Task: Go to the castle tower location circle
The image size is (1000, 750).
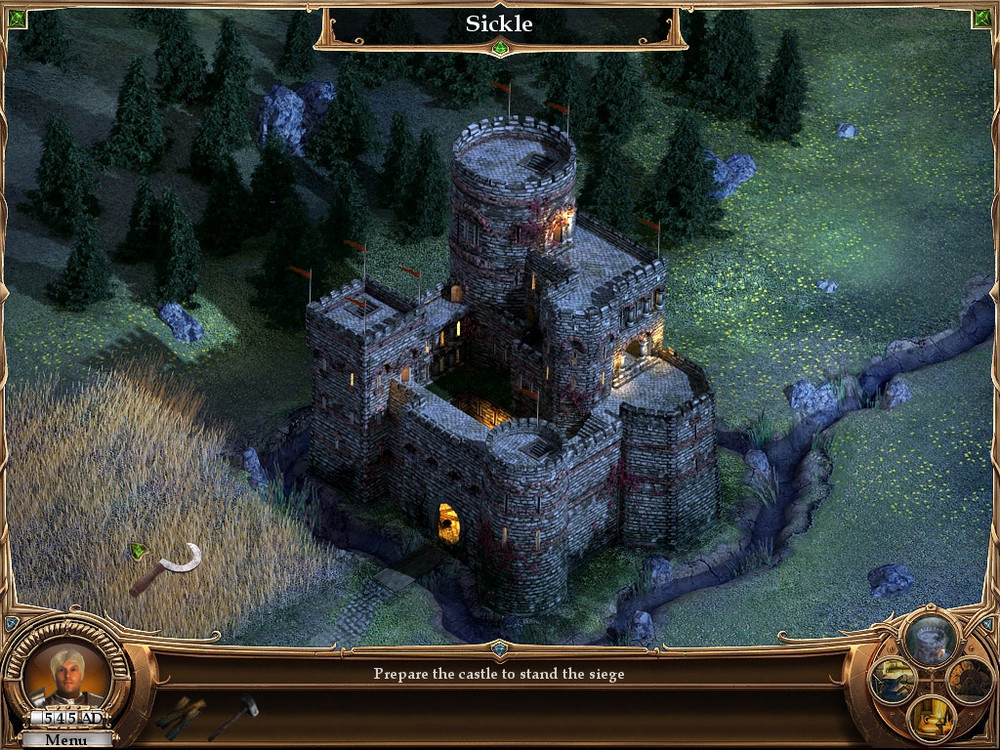Action: click(x=930, y=637)
